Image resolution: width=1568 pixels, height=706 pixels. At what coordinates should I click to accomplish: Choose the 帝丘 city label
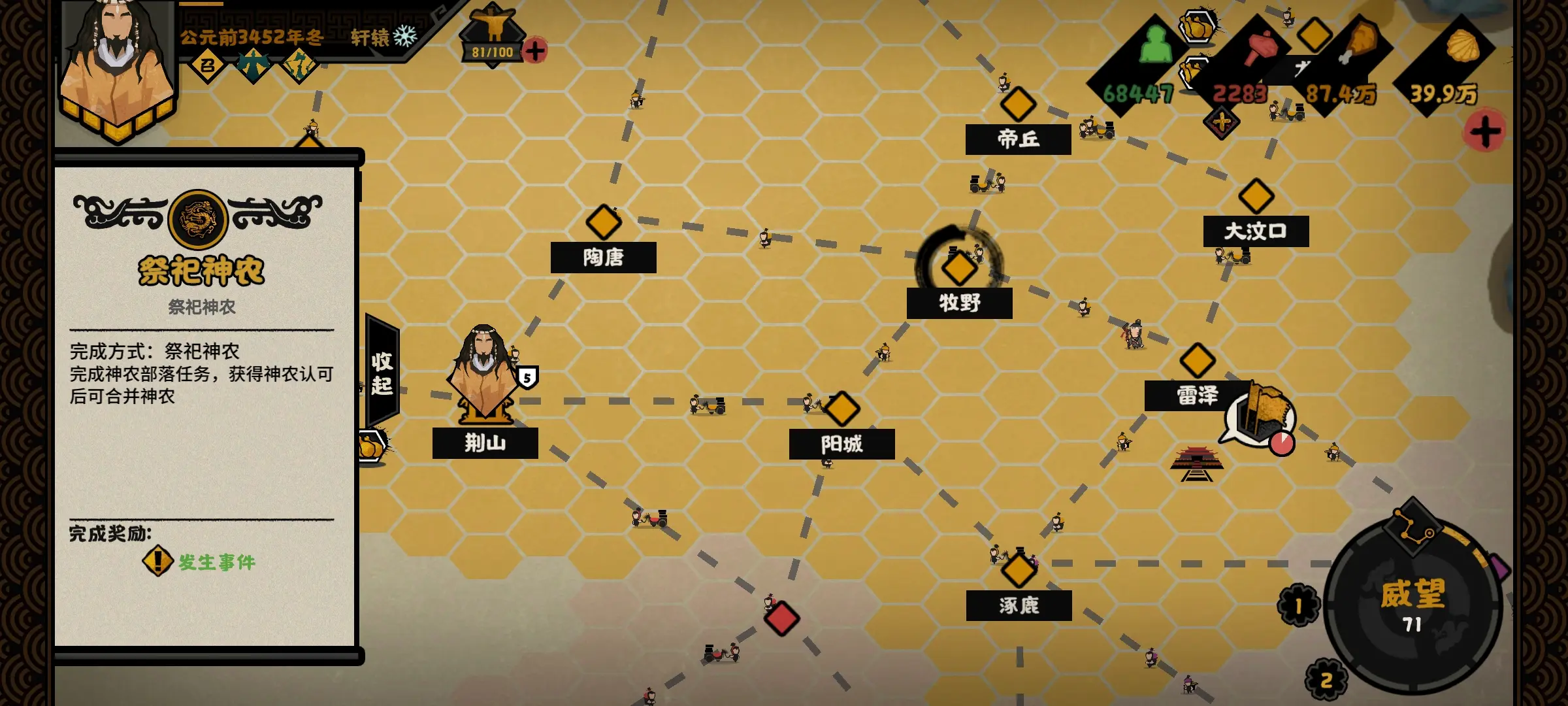[x=1018, y=139]
